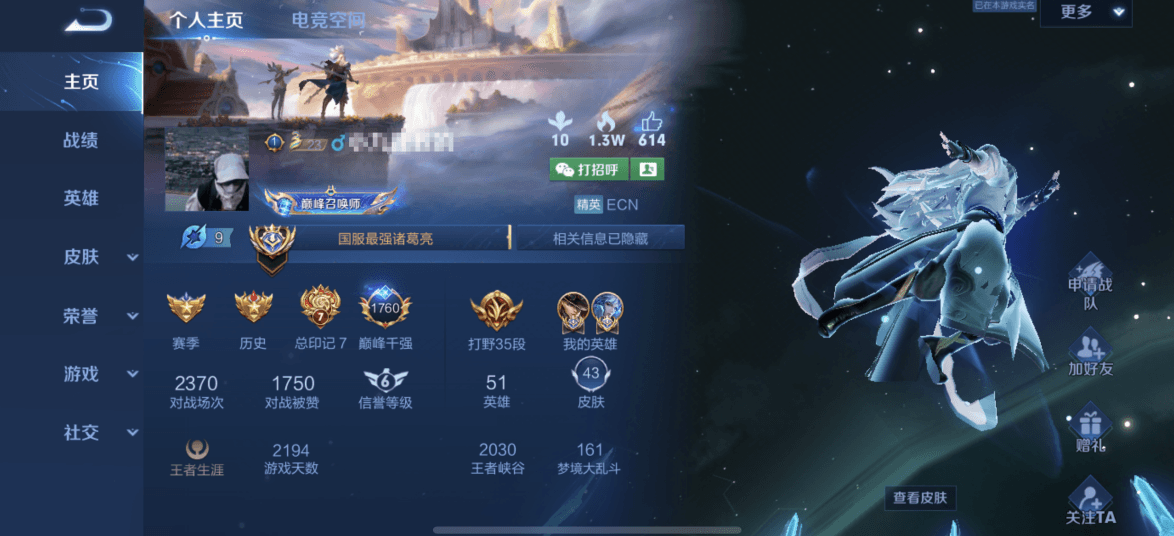The width and height of the screenshot is (1174, 536).
Task: Tap the green 打招呼 button
Action: pos(588,169)
